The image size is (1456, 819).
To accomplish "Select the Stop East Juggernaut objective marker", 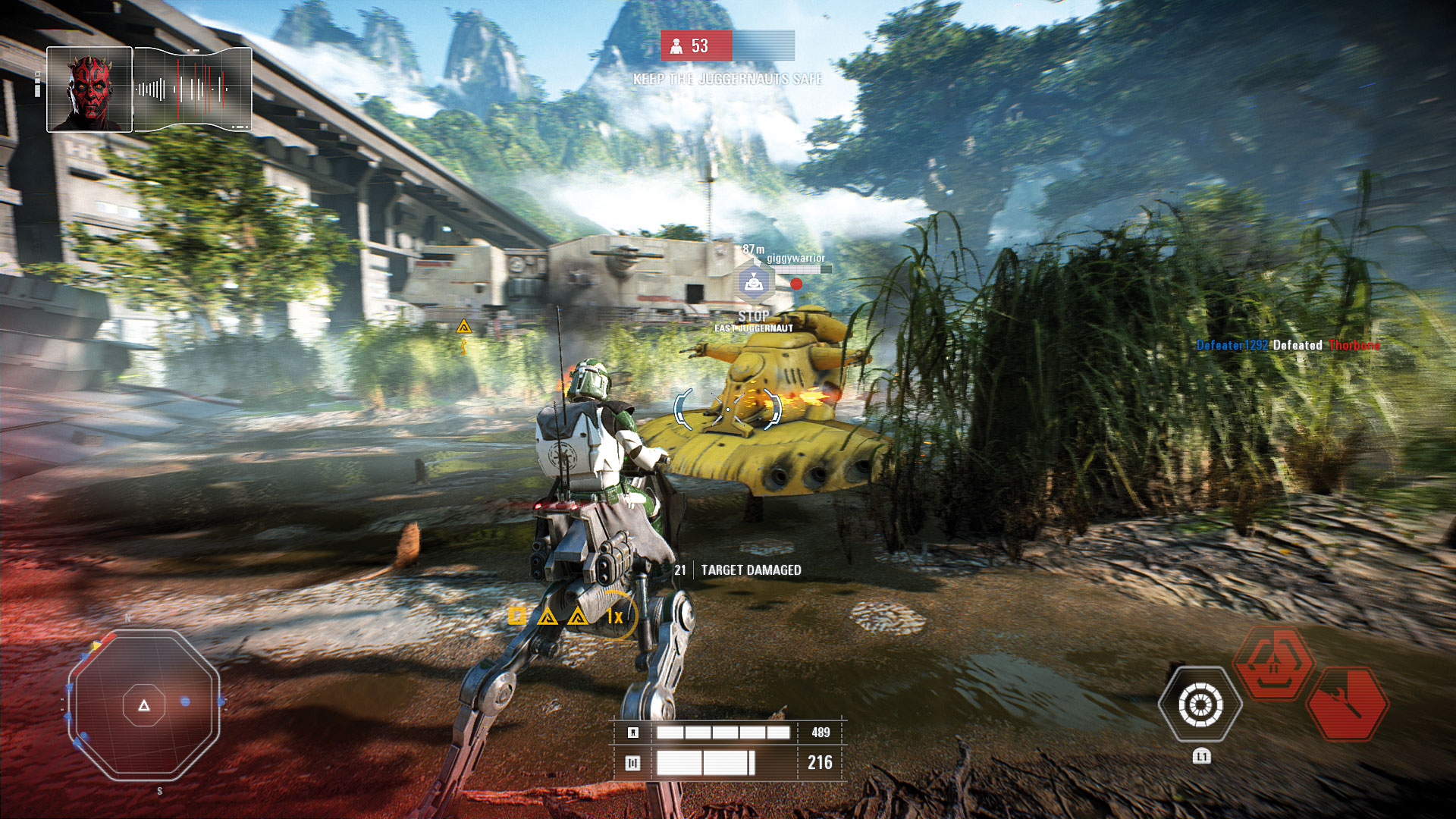I will (x=753, y=284).
